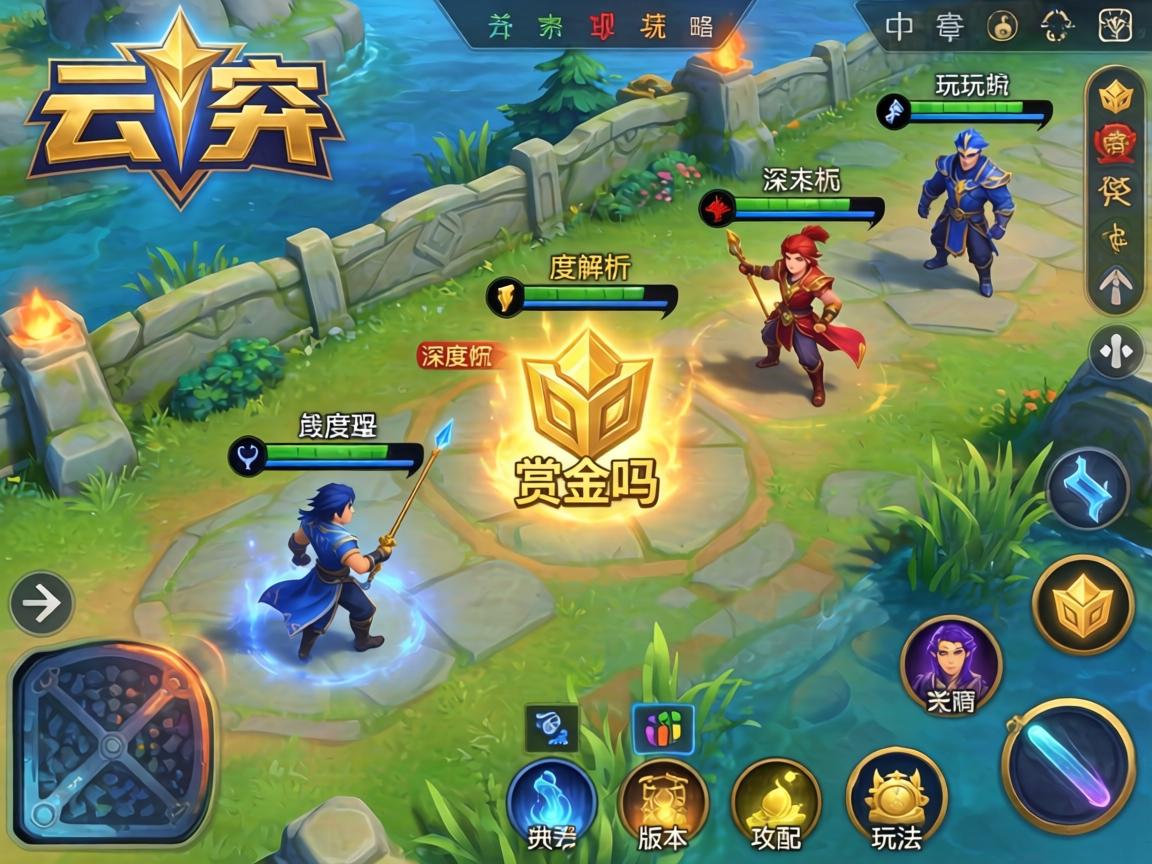1152x864 pixels.
Task: Activate the glowing blue sword attack button
Action: (1069, 765)
